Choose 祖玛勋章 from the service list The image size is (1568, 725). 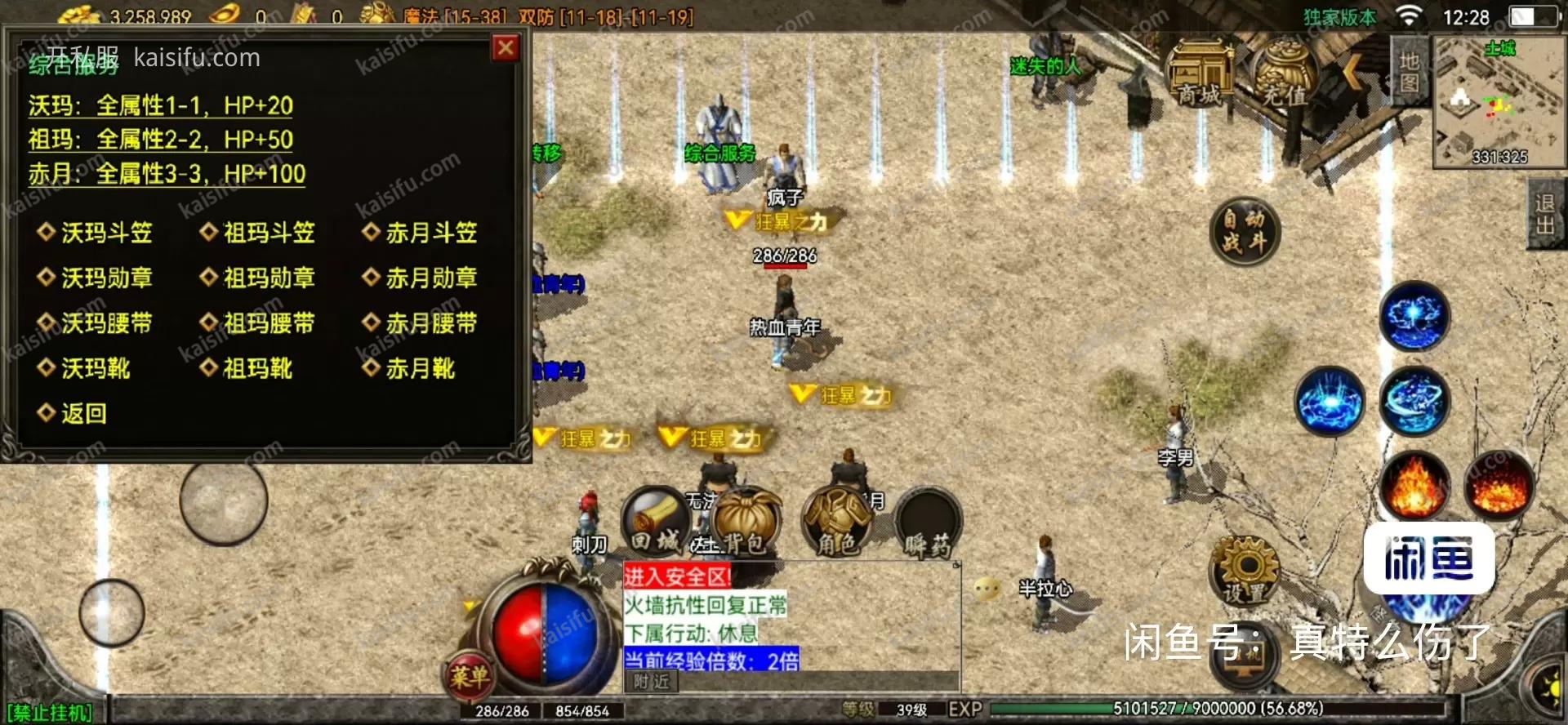tap(269, 278)
